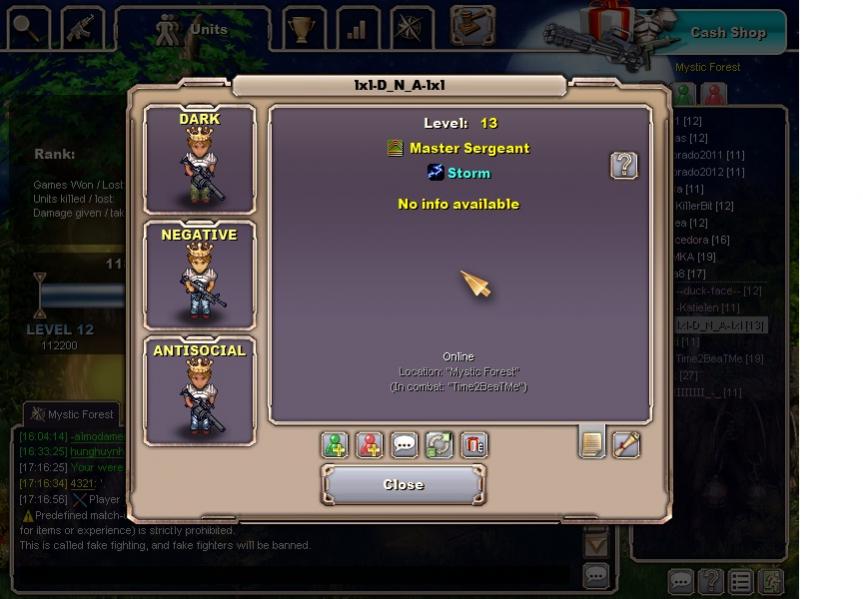
Task: Click the gavel icon in top bar
Action: point(472,26)
